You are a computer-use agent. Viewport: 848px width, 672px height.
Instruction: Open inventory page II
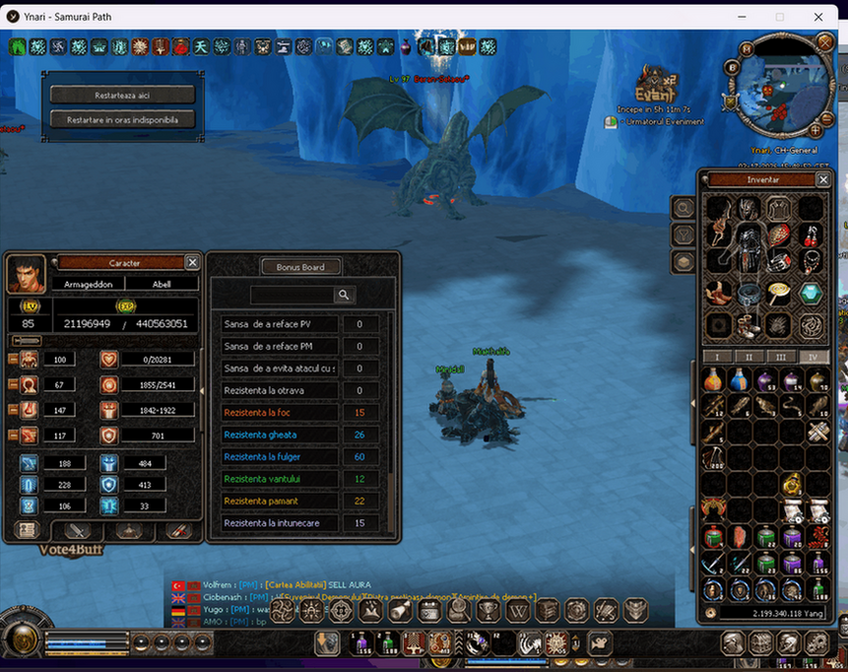tap(748, 356)
